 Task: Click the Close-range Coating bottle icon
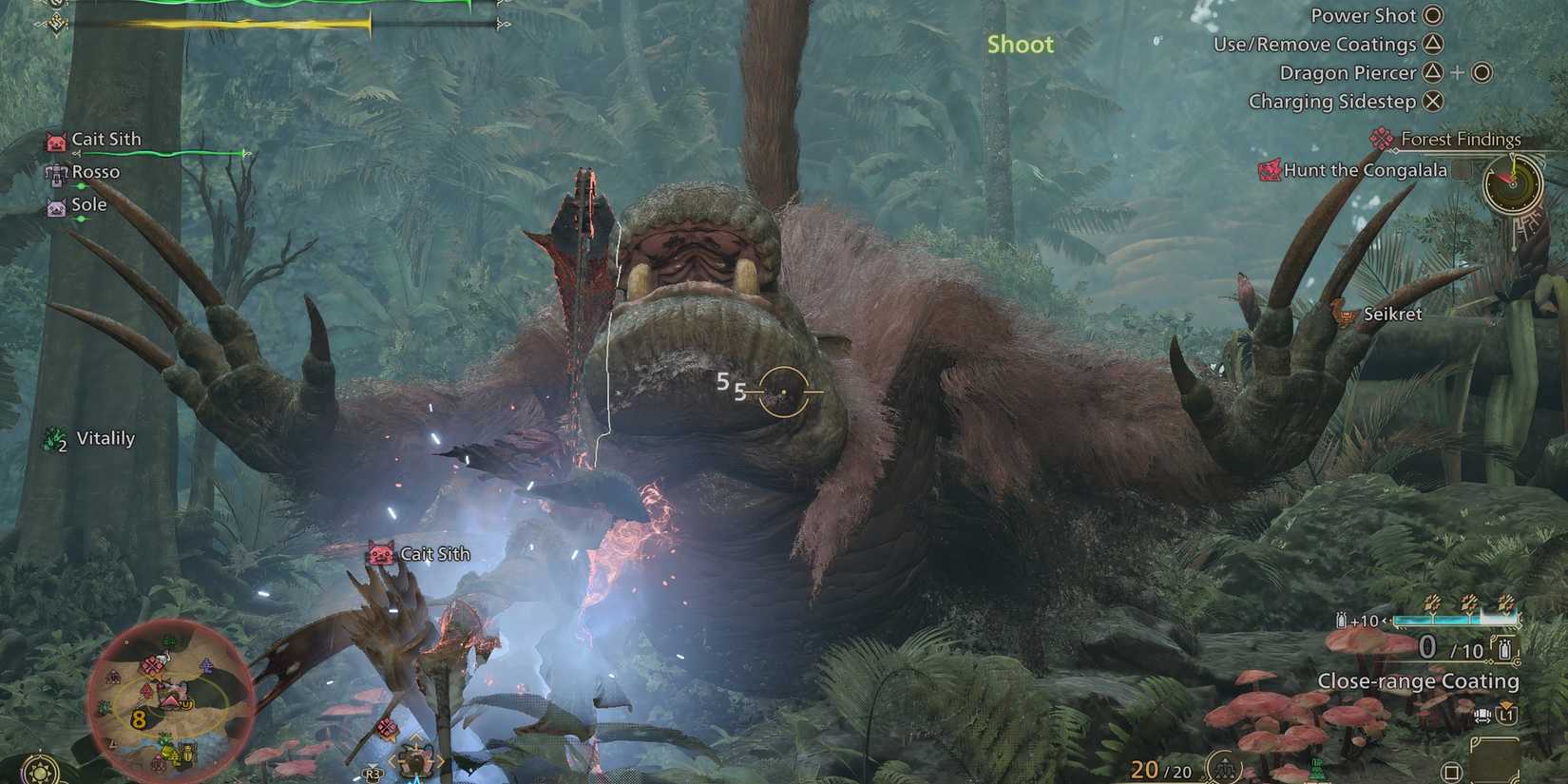point(1503,649)
